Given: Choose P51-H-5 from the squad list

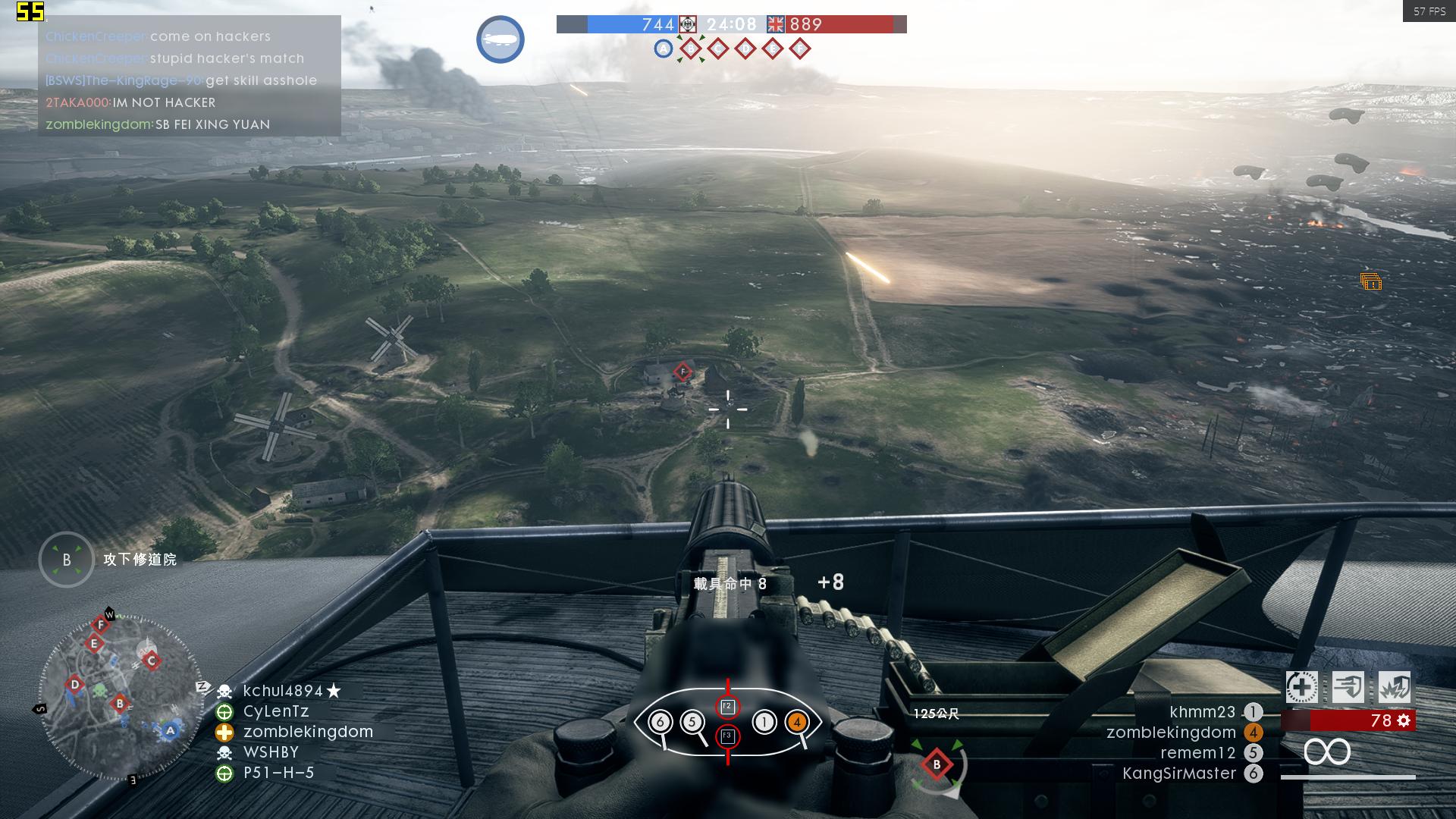Looking at the screenshot, I should click(278, 773).
